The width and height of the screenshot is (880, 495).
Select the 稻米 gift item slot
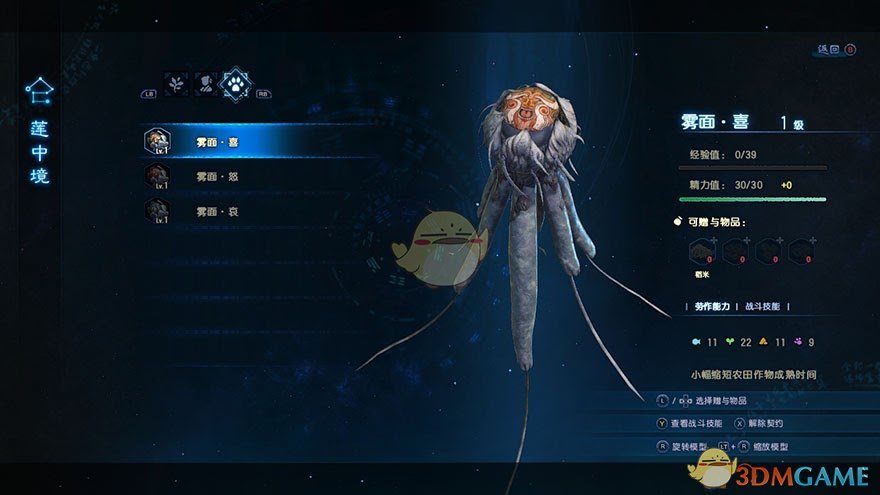coord(702,252)
